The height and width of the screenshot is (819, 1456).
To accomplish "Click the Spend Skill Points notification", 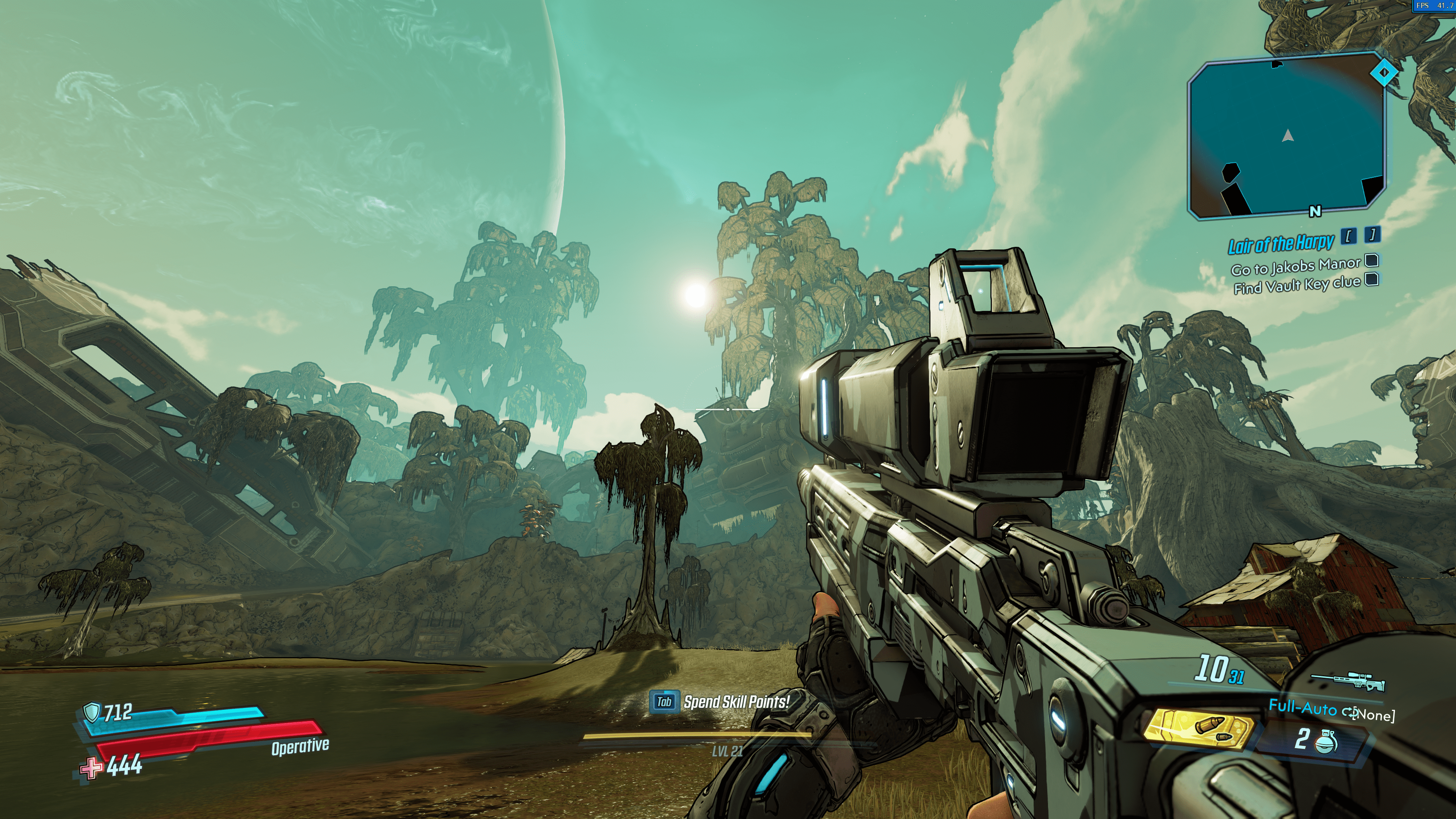I will coord(736,702).
